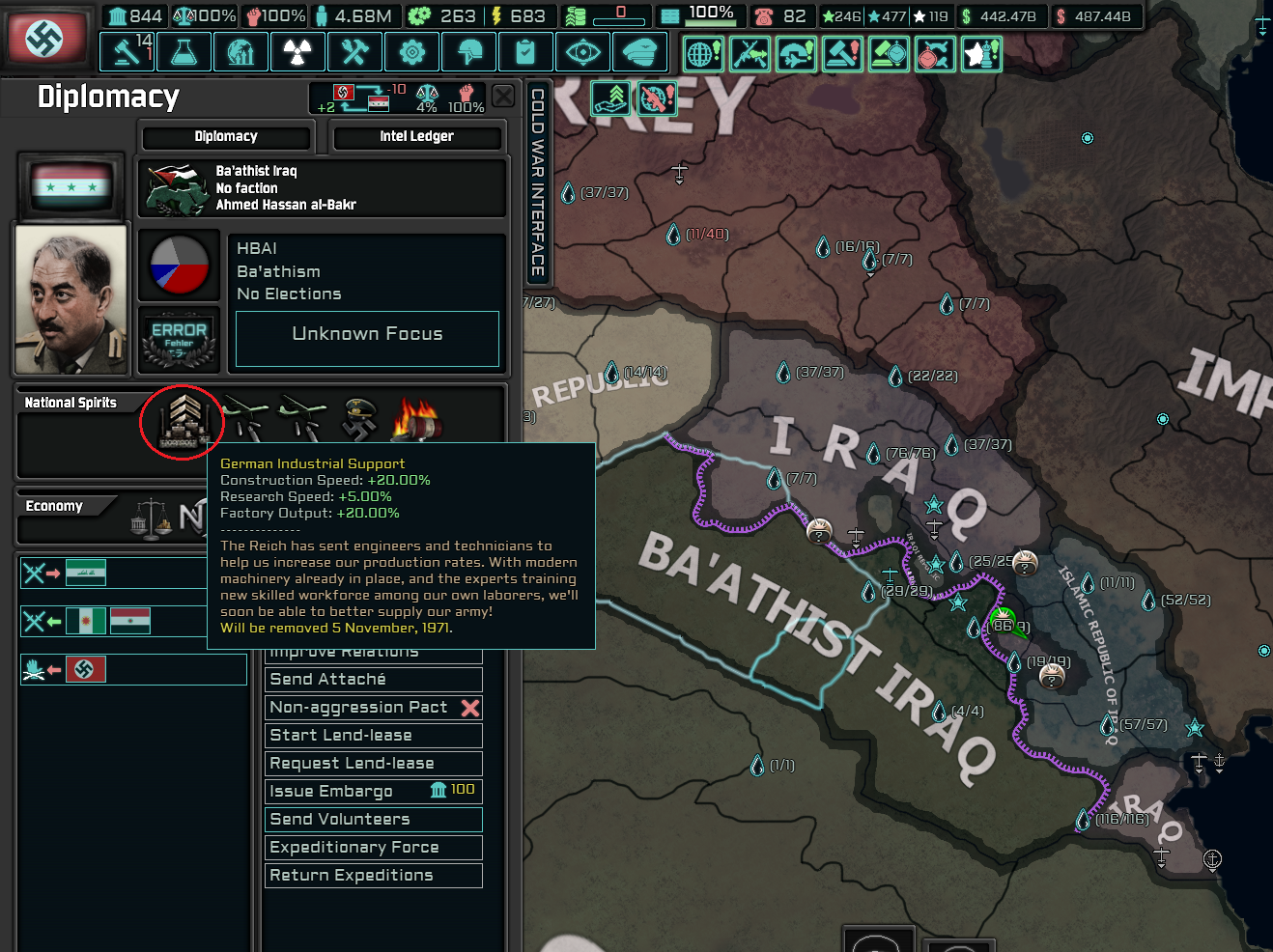
Task: Open the Production crossed-tools icon
Action: pos(354,52)
